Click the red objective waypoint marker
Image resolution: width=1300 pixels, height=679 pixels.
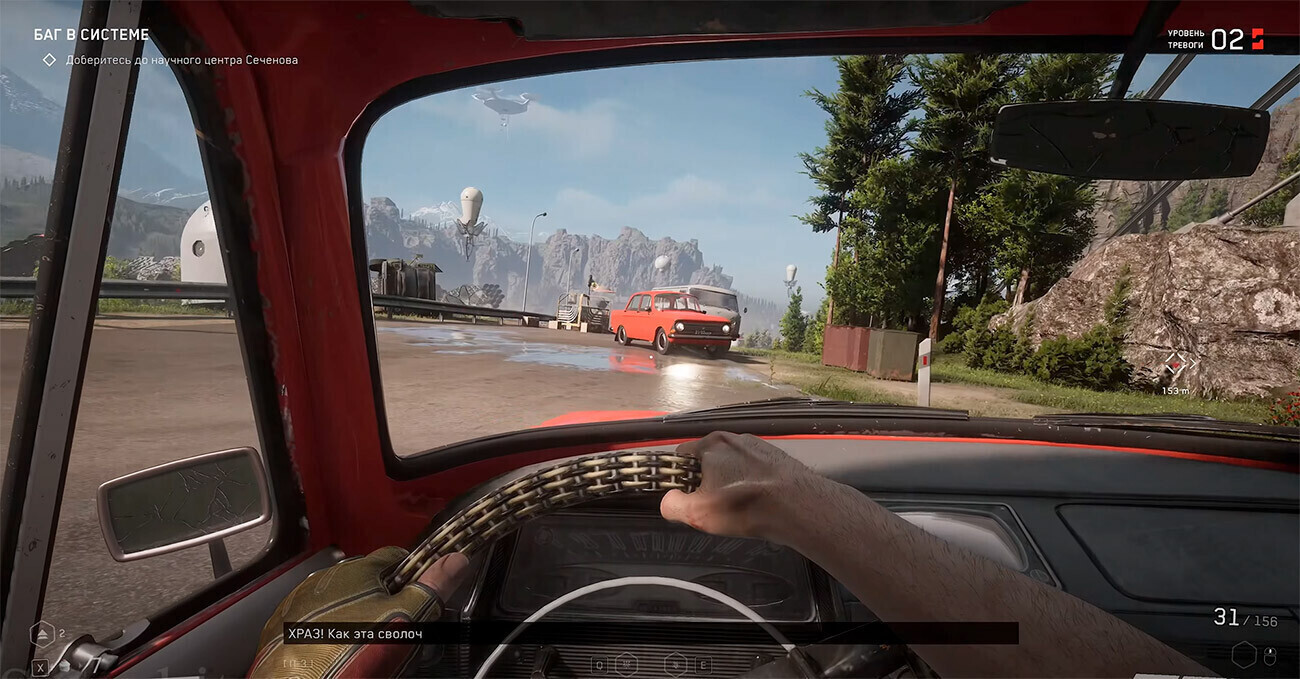(x=1176, y=365)
